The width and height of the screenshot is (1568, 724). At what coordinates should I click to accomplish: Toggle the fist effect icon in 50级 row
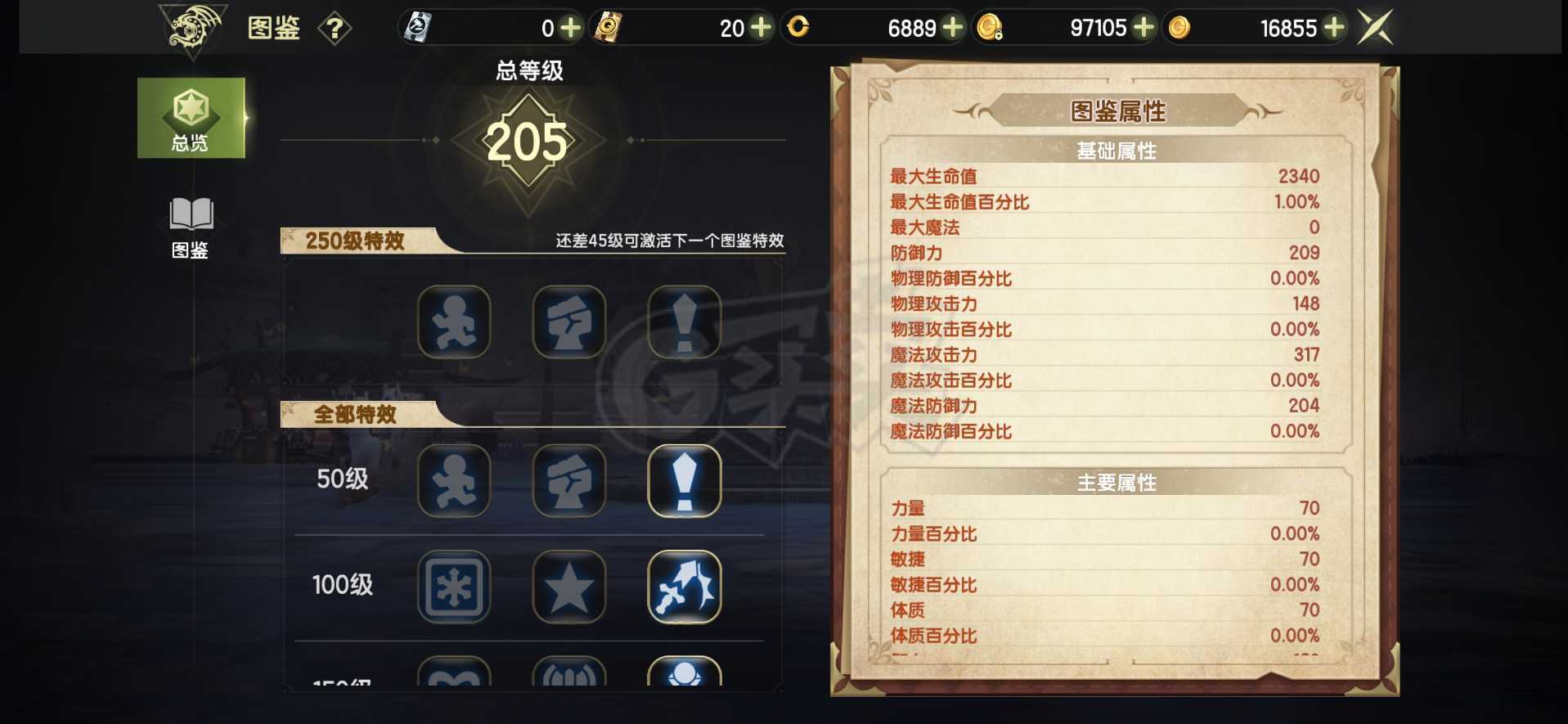point(570,481)
